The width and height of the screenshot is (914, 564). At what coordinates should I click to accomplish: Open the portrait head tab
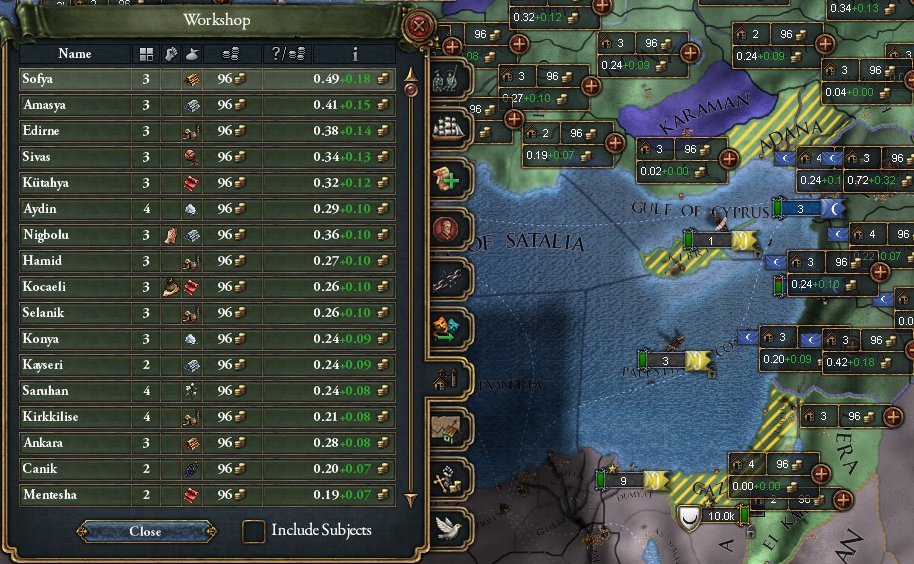coord(449,228)
